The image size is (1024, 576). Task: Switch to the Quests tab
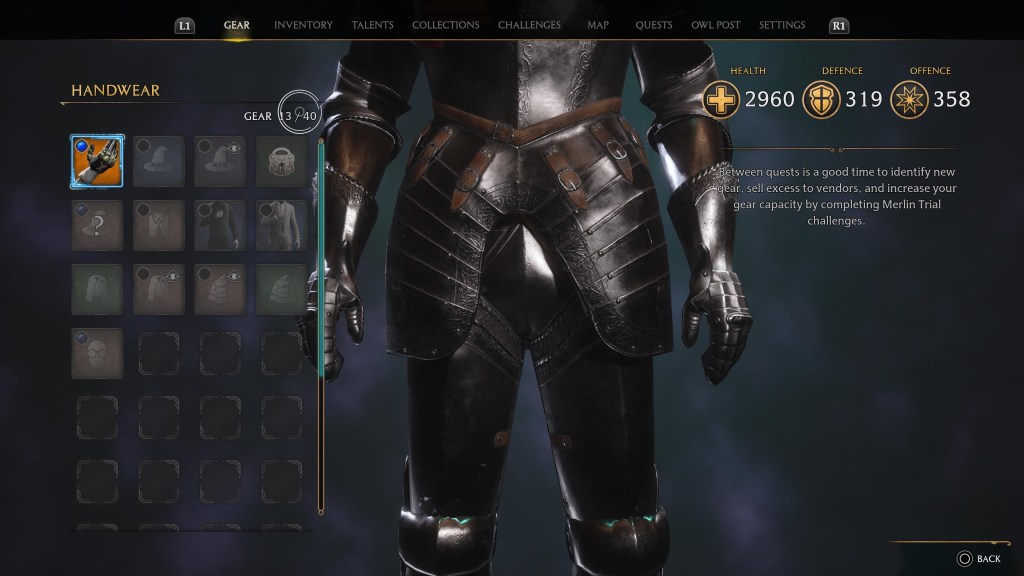[x=654, y=25]
